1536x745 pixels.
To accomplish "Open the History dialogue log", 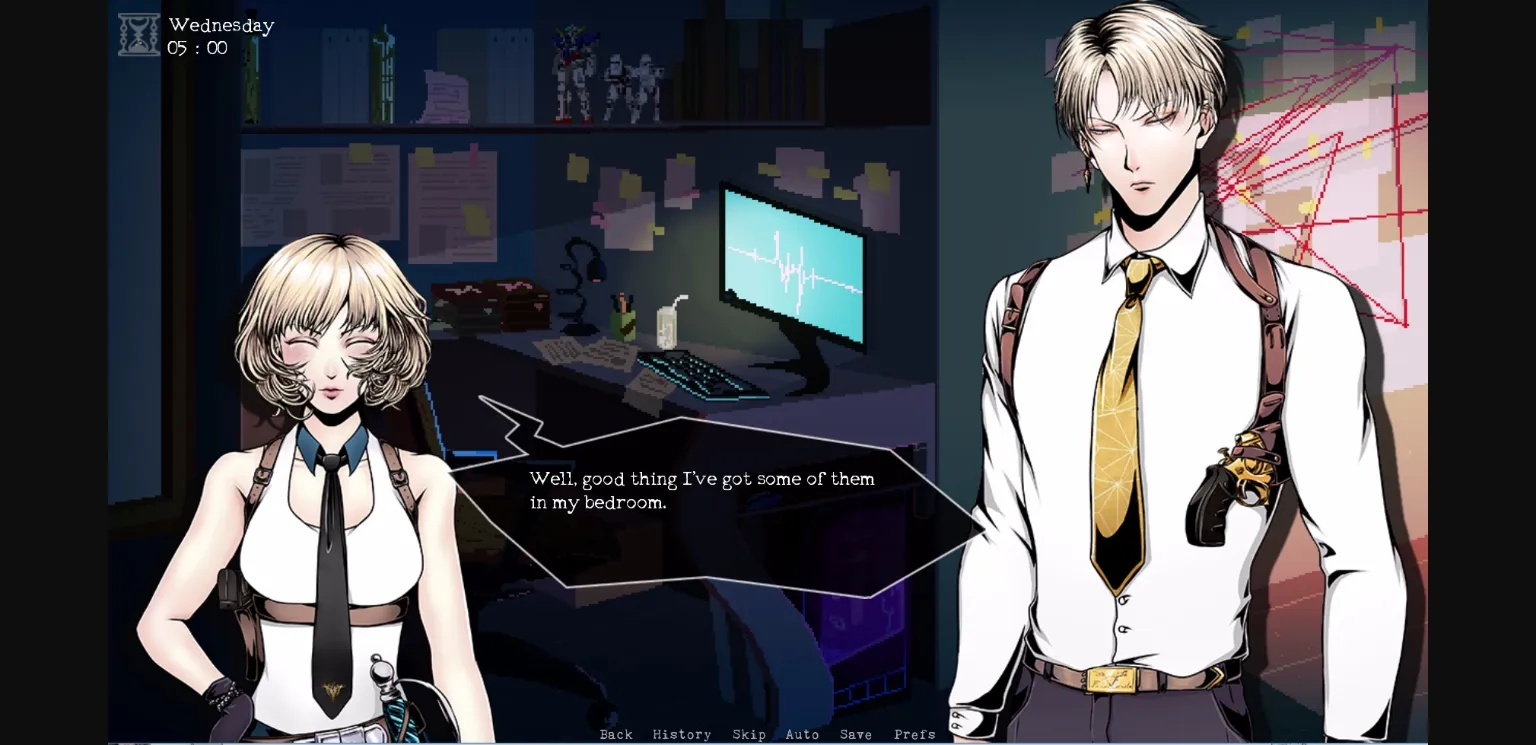I will [x=682, y=734].
